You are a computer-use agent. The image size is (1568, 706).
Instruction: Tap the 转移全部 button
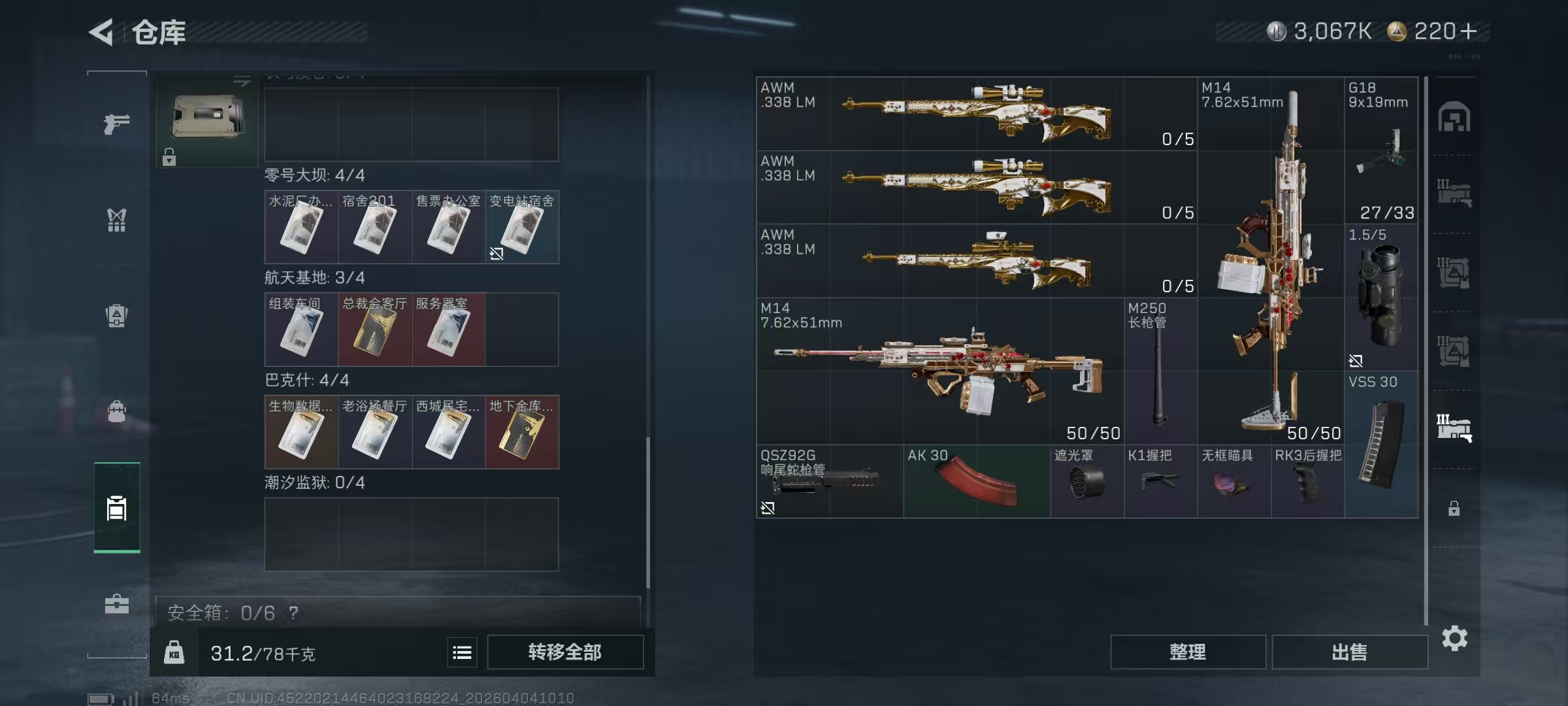point(564,652)
